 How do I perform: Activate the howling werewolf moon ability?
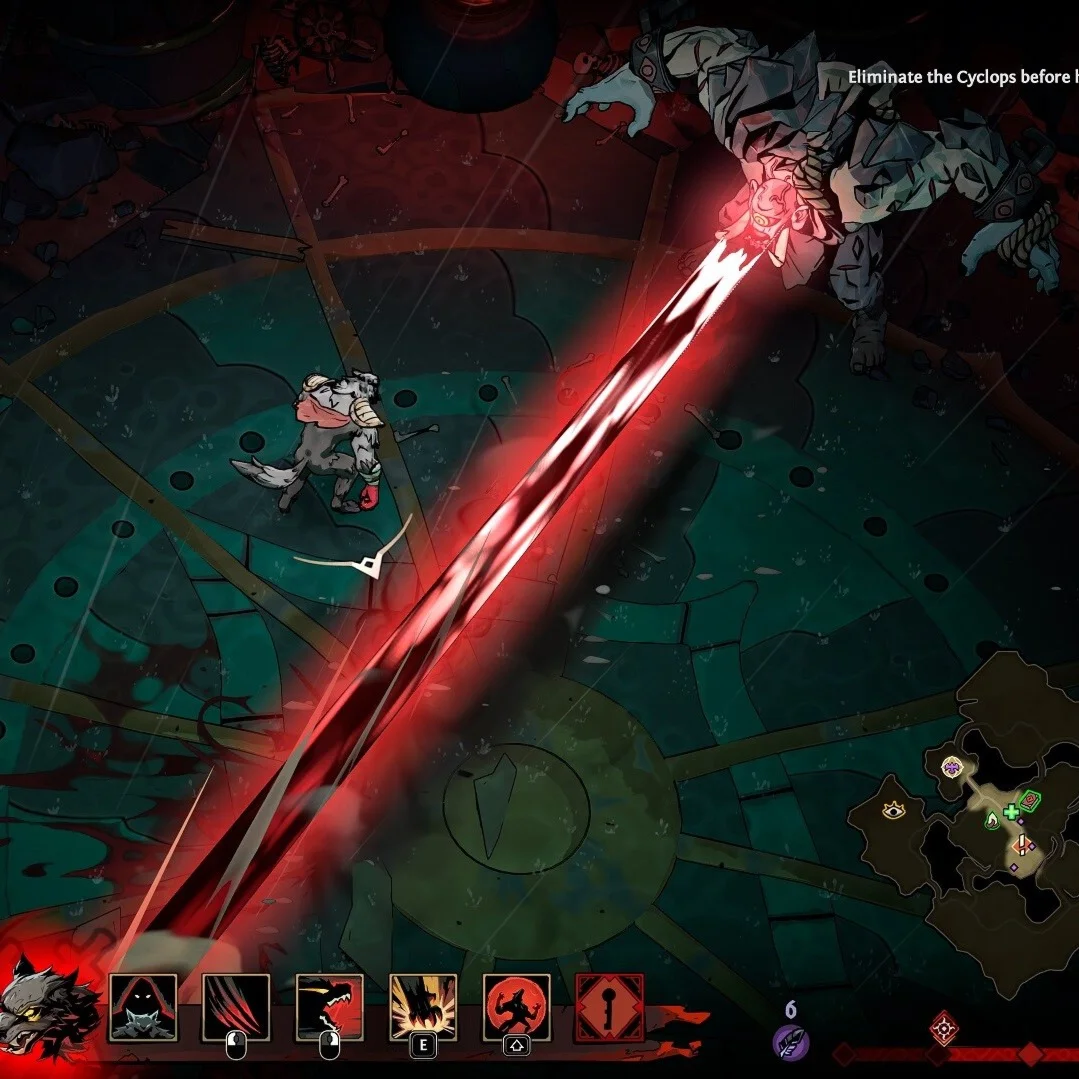(516, 1007)
